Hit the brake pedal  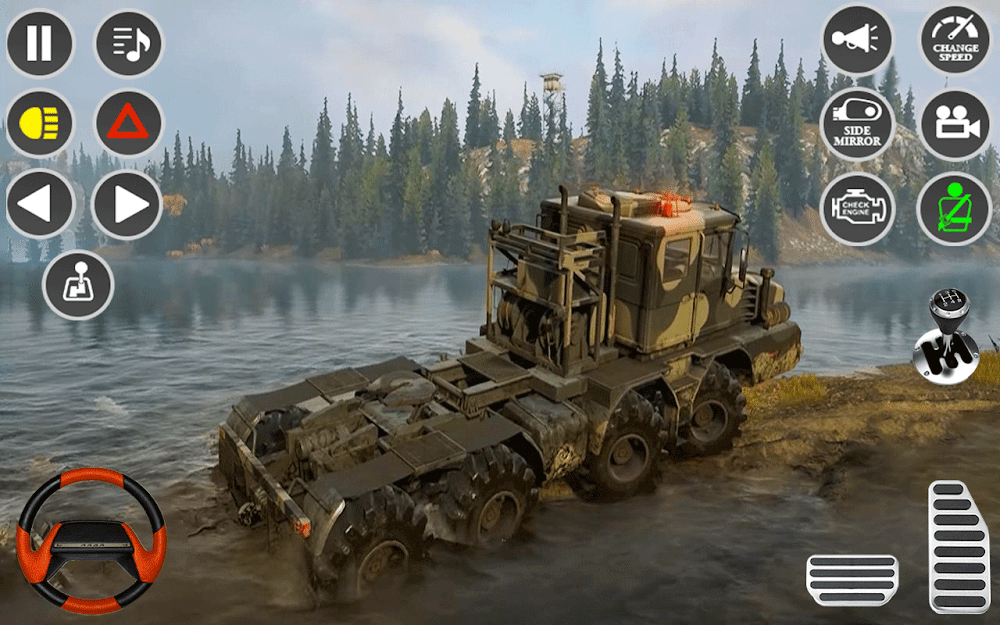click(852, 580)
